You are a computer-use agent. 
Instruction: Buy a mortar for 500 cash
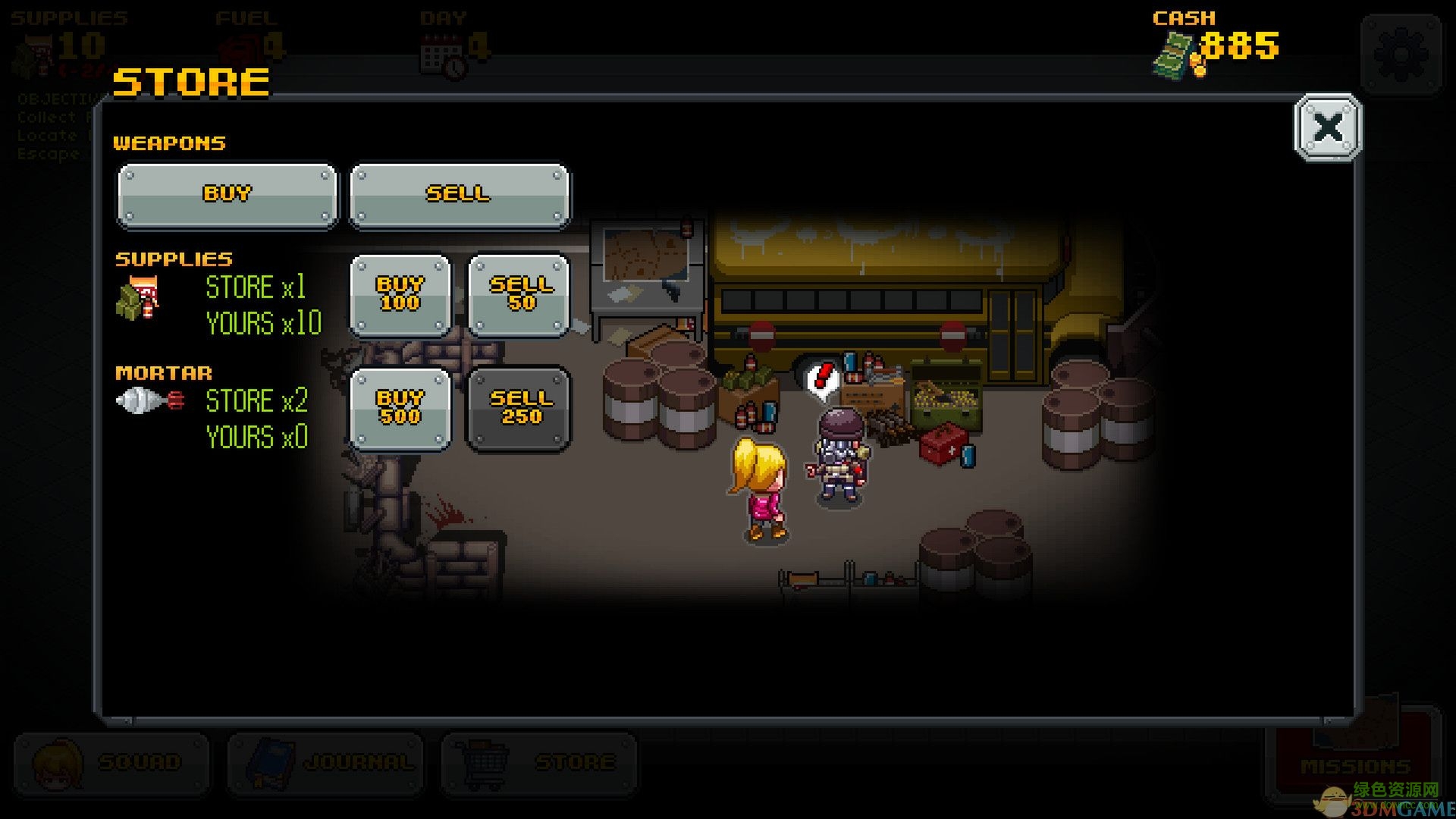coord(400,408)
